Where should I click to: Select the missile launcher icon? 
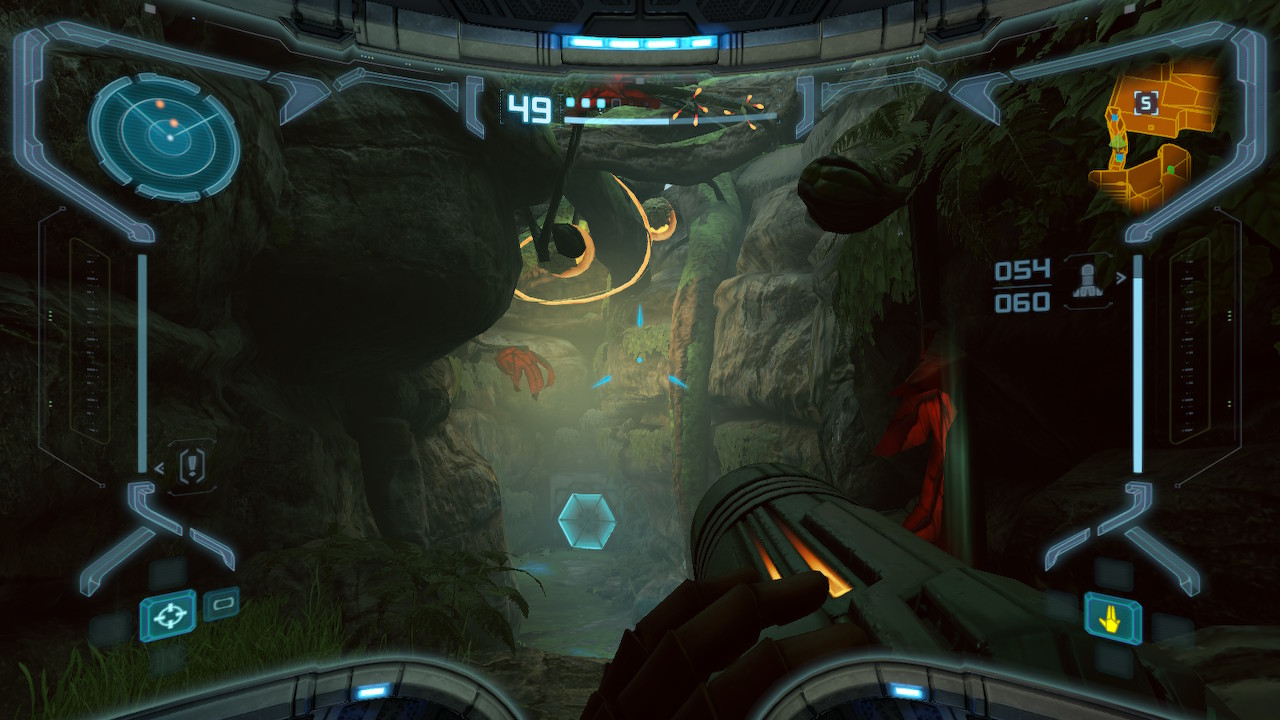click(x=1088, y=278)
